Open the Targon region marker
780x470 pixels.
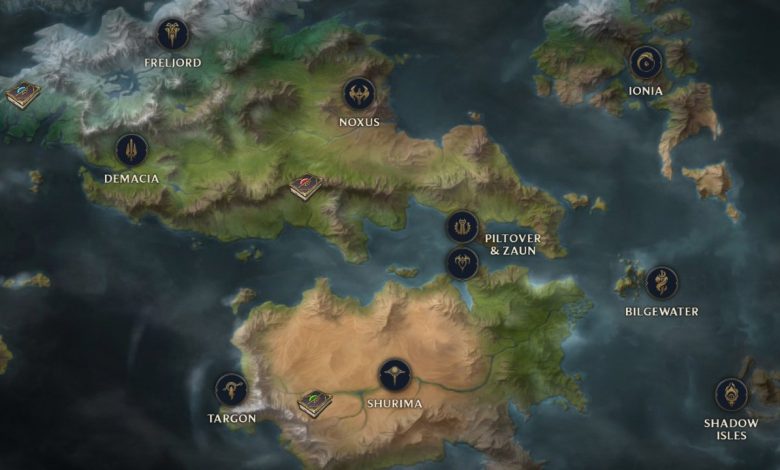pos(231,389)
